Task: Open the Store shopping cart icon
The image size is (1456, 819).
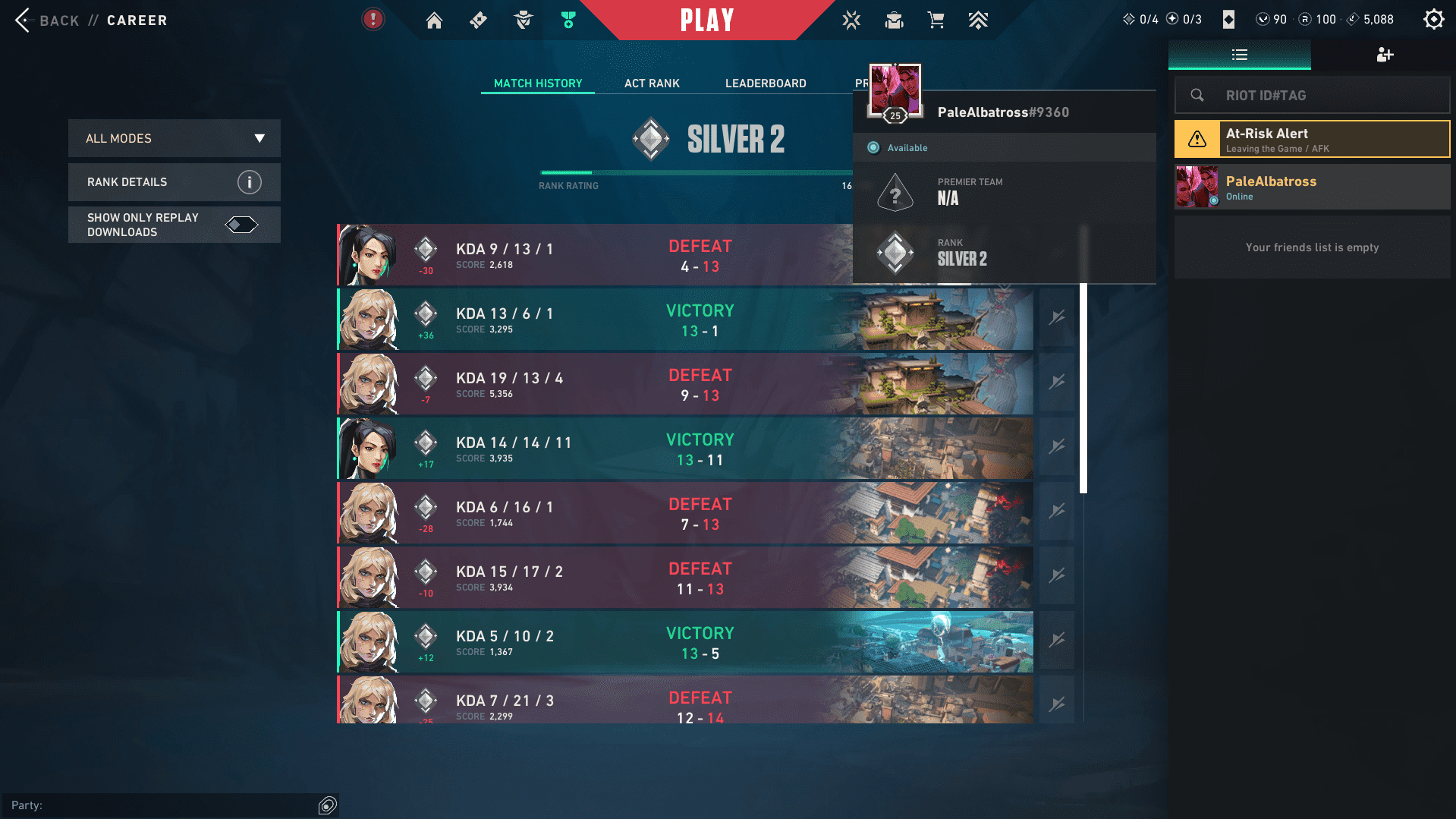Action: pos(936,20)
